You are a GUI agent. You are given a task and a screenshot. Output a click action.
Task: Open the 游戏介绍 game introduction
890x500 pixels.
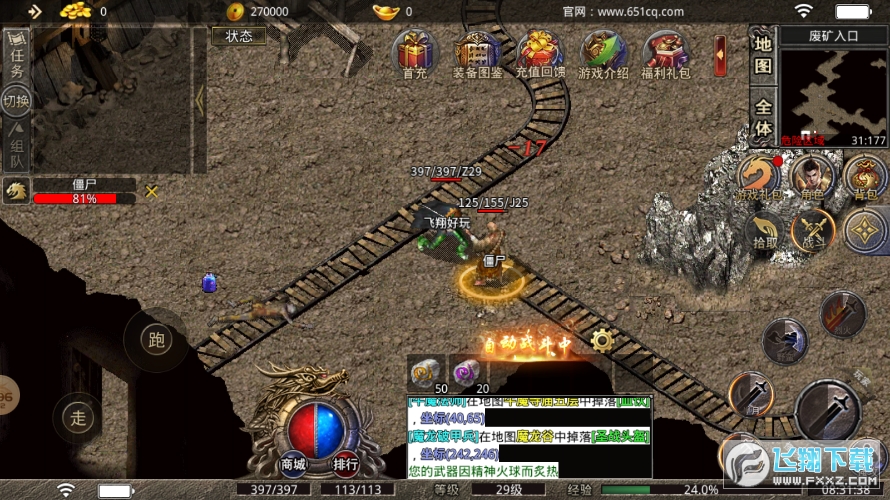605,55
